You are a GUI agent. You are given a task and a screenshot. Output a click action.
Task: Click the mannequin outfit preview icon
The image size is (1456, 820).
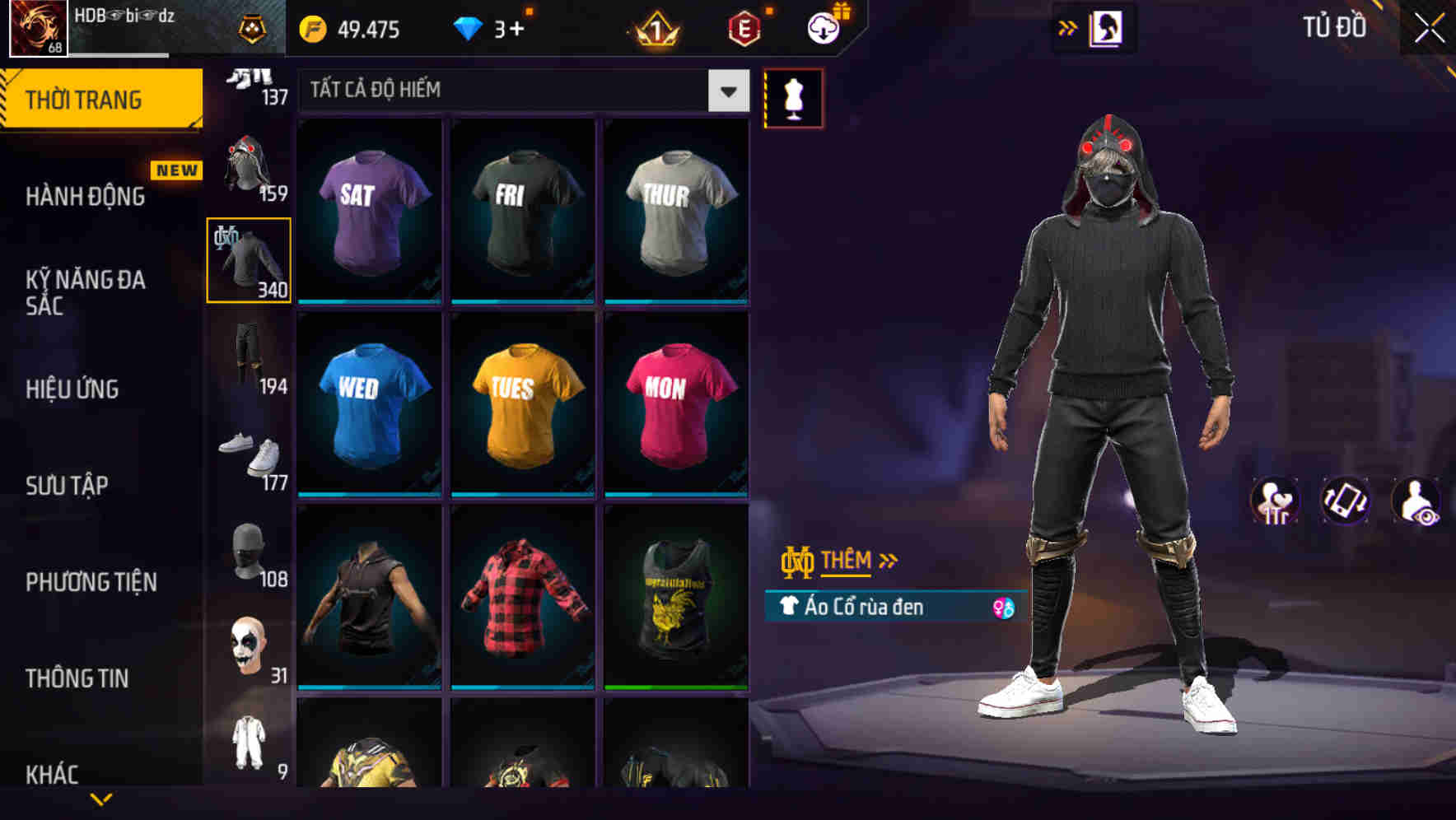tap(793, 97)
